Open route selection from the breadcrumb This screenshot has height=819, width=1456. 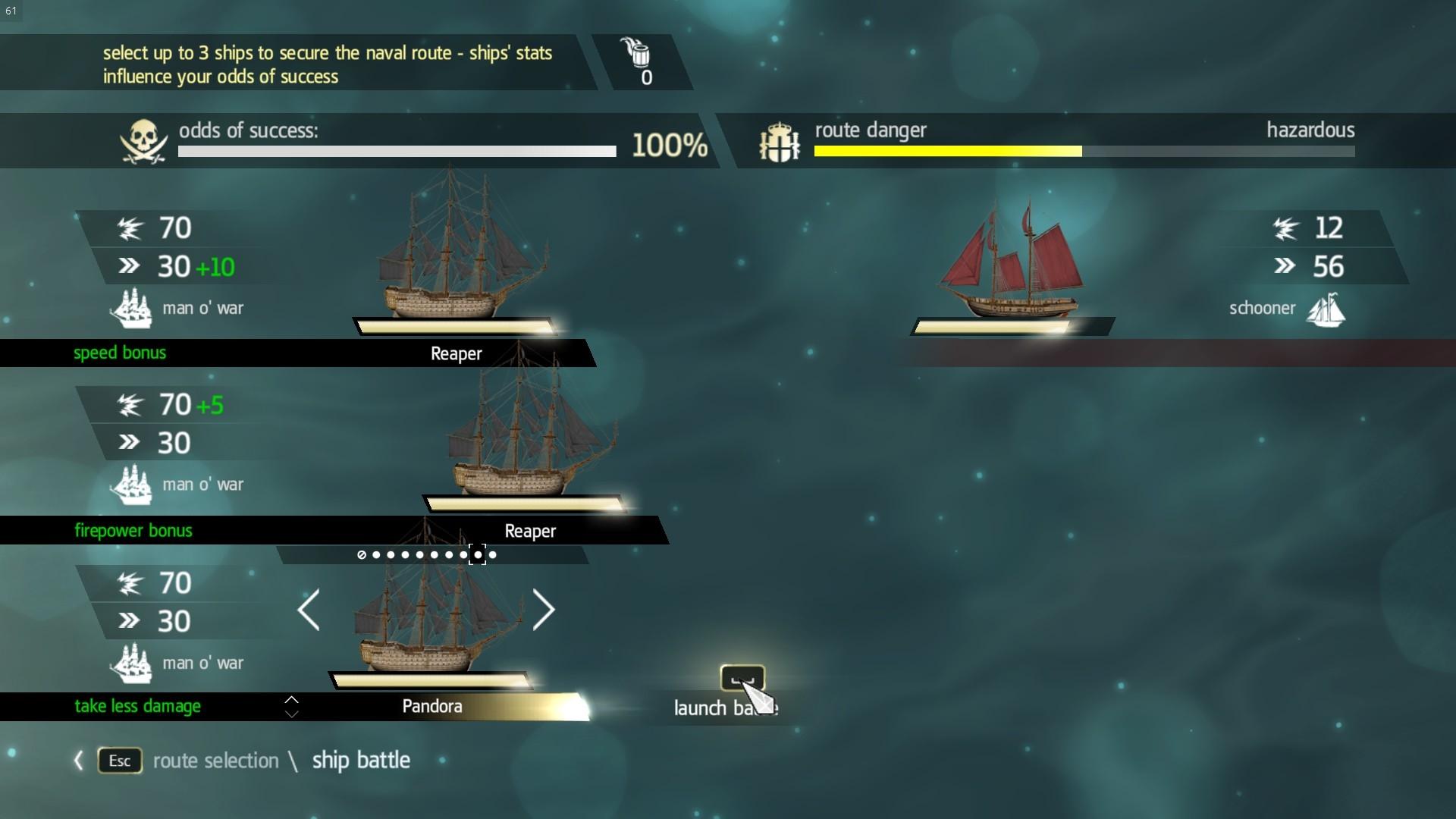(215, 761)
